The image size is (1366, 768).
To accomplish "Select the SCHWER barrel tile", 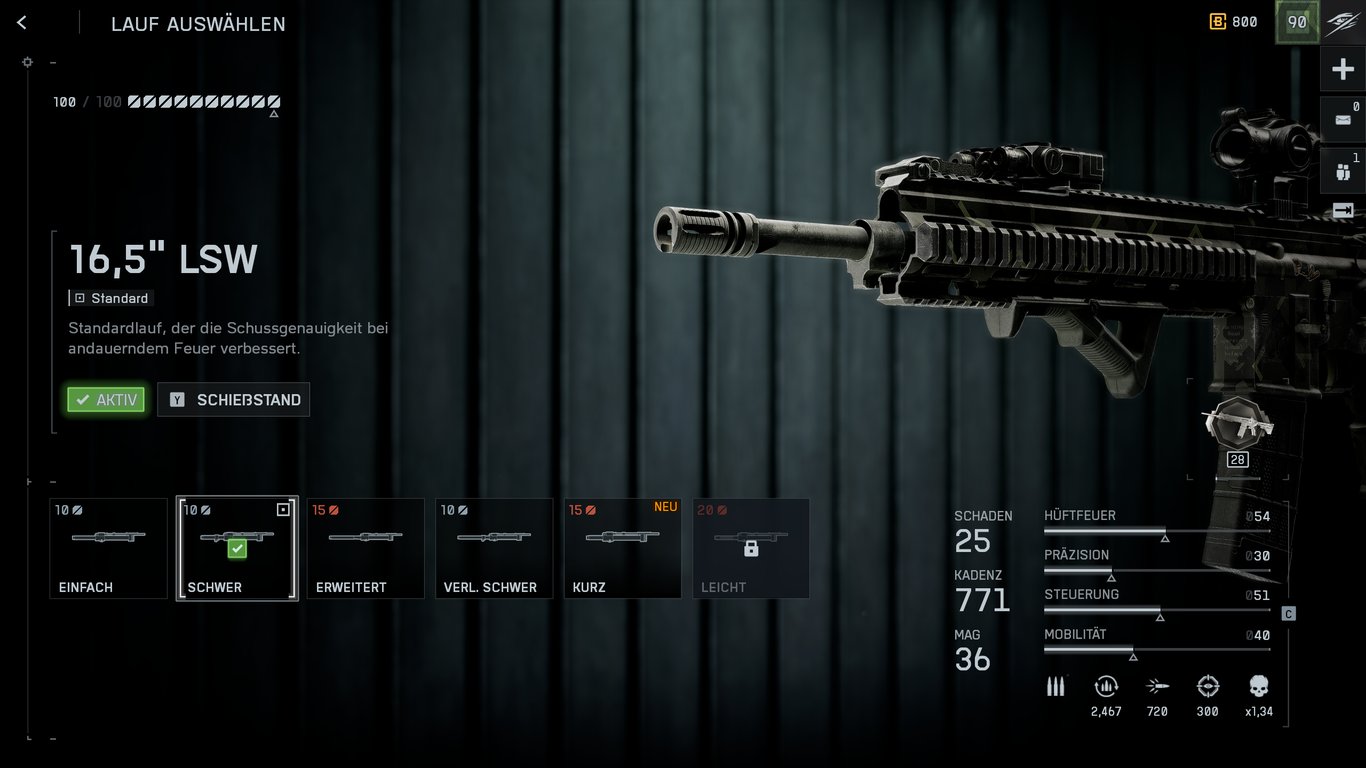I will (x=237, y=548).
